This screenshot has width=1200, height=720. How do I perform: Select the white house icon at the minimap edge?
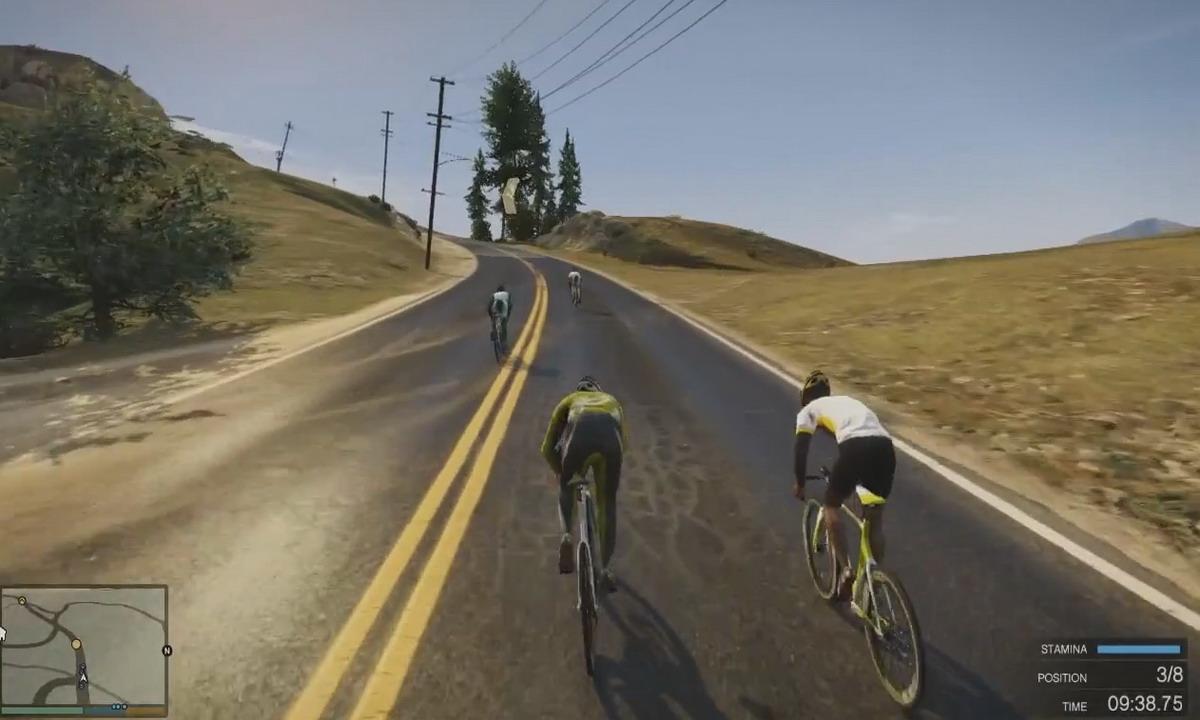(x=3, y=633)
